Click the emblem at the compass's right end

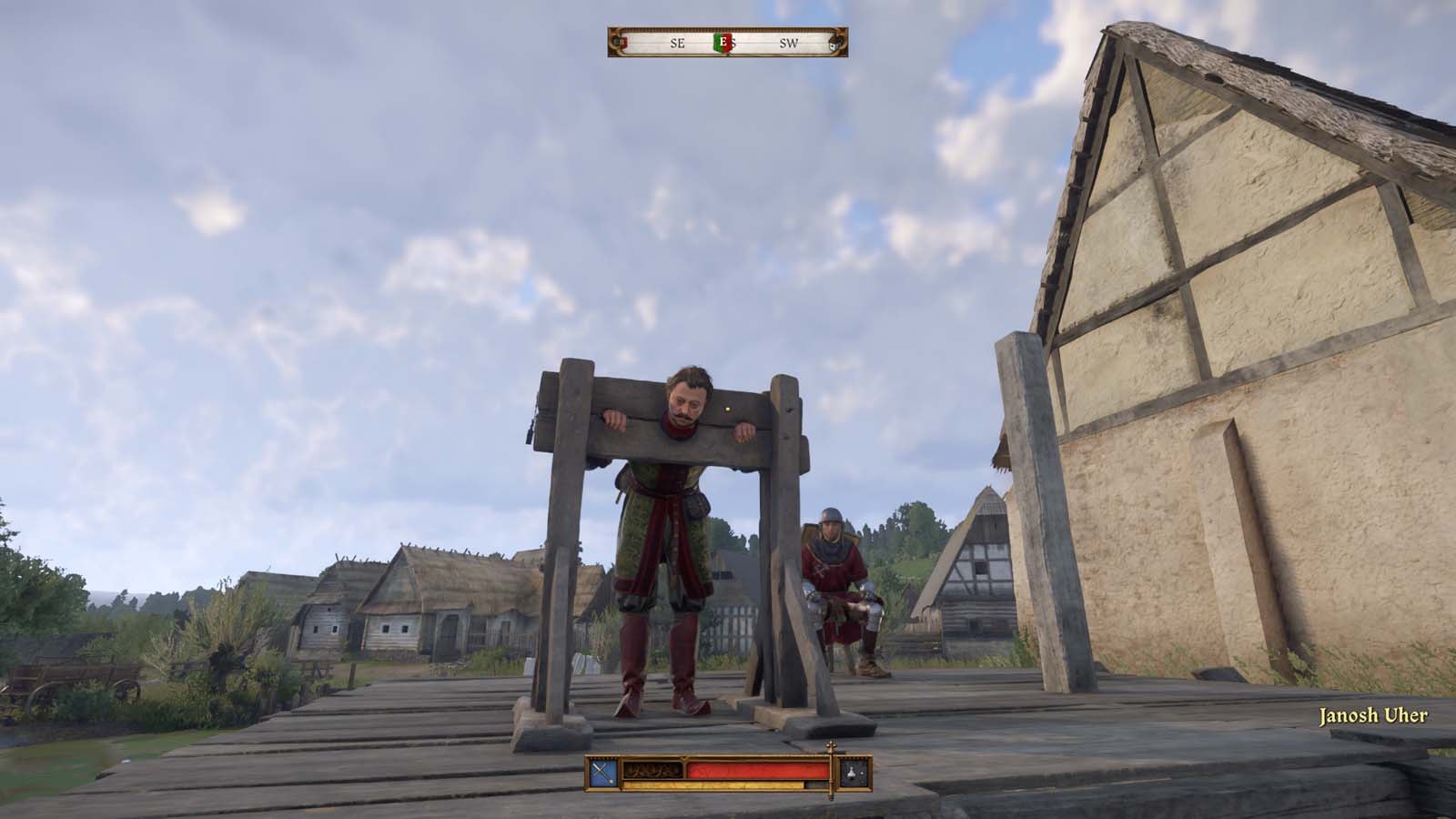pyautogui.click(x=834, y=42)
